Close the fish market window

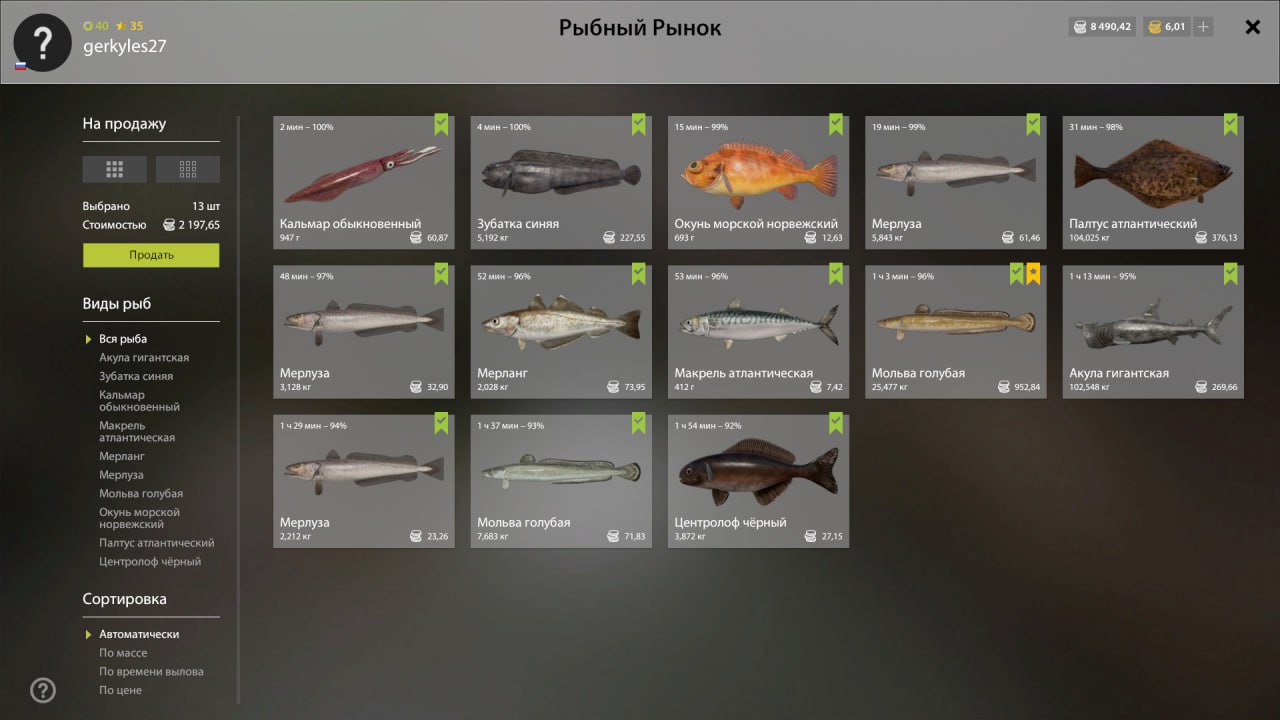(x=1252, y=27)
